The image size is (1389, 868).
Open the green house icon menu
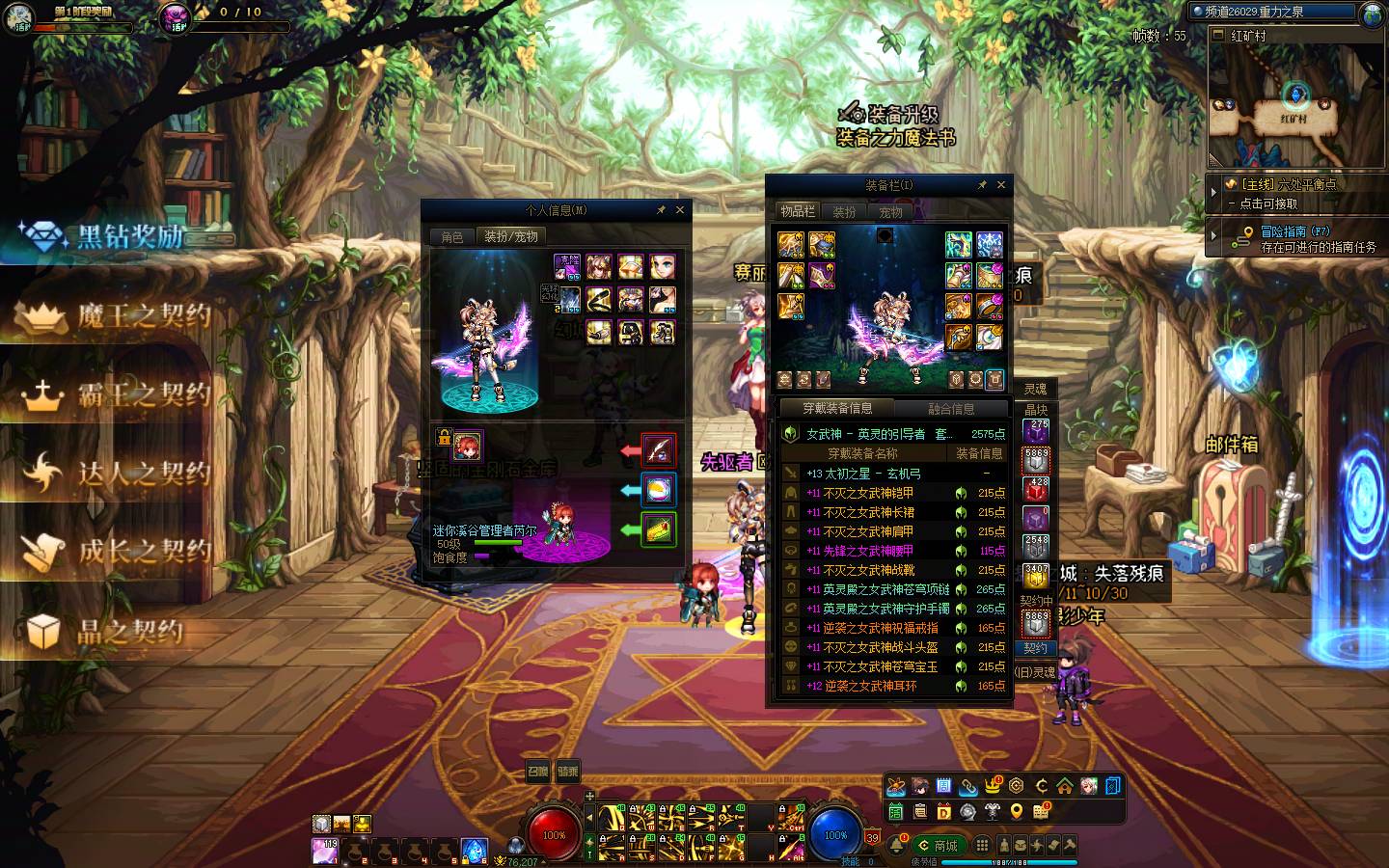(1065, 786)
